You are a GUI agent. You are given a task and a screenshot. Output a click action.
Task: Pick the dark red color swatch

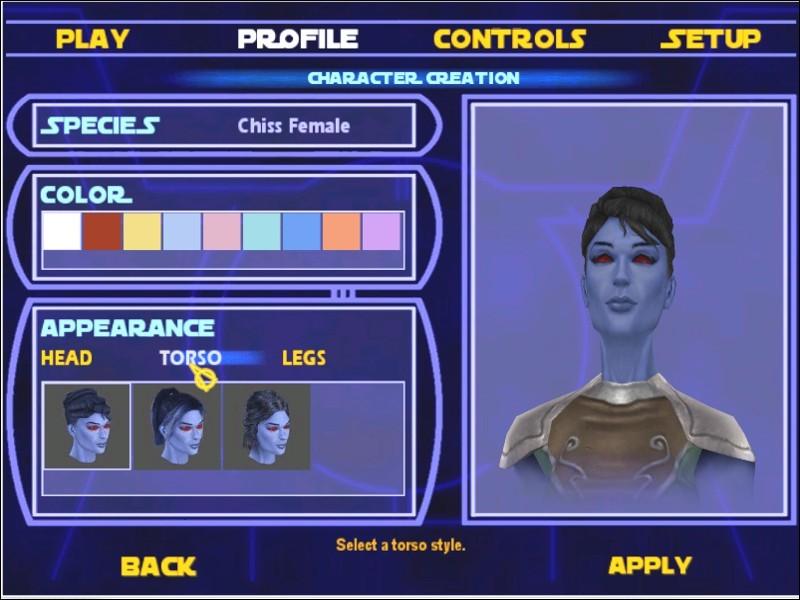click(x=101, y=231)
